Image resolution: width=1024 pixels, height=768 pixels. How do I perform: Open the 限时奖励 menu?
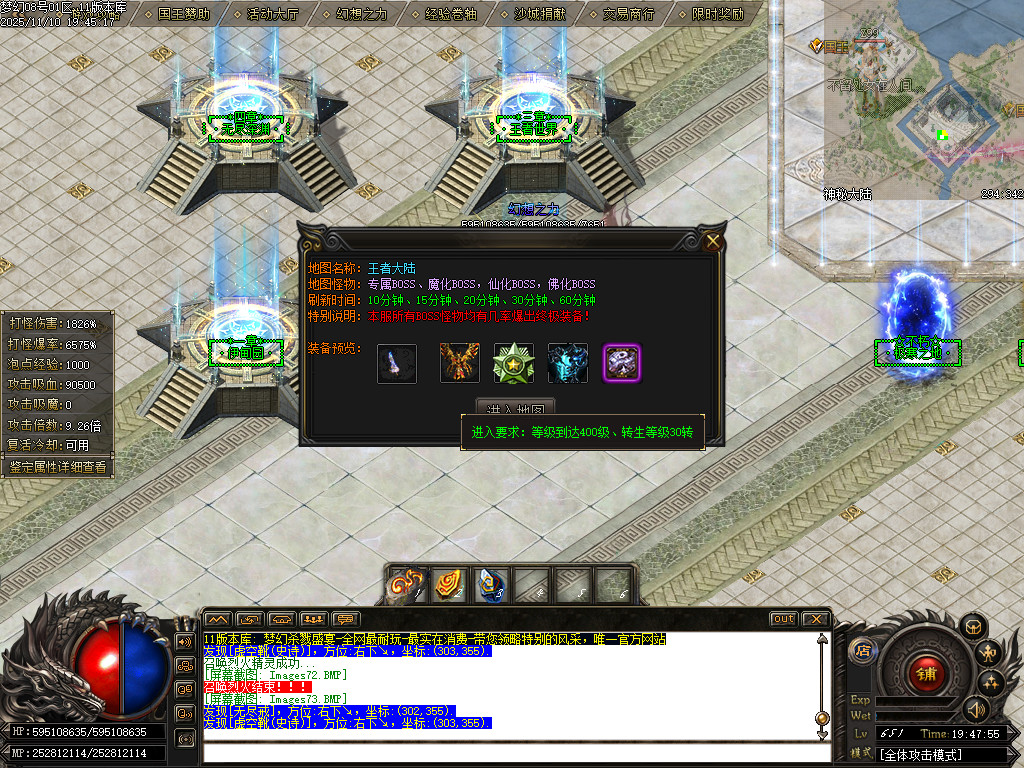[717, 14]
